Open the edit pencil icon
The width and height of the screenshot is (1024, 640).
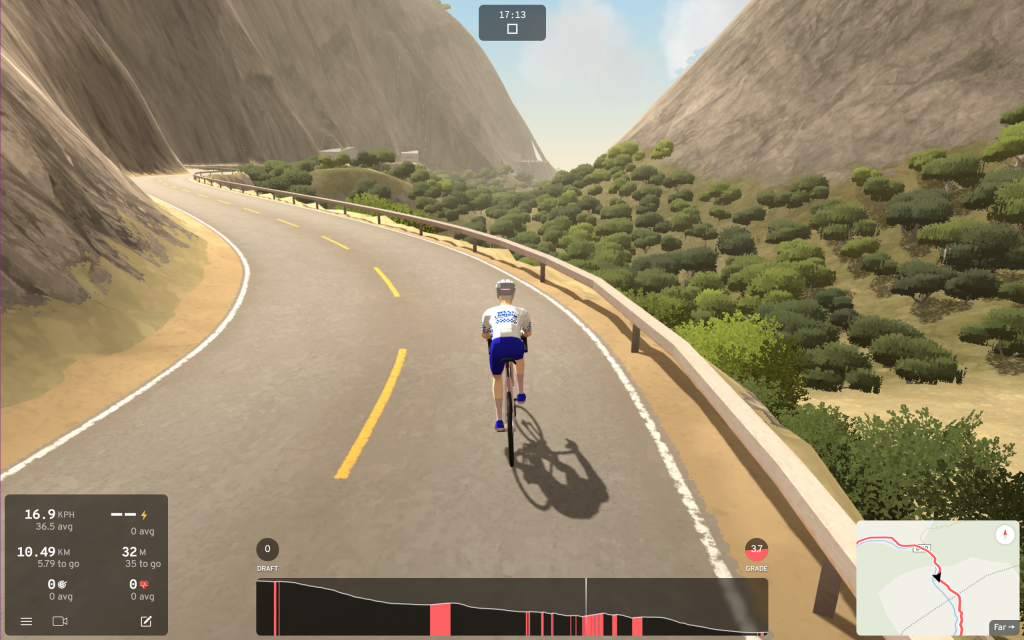tap(146, 621)
